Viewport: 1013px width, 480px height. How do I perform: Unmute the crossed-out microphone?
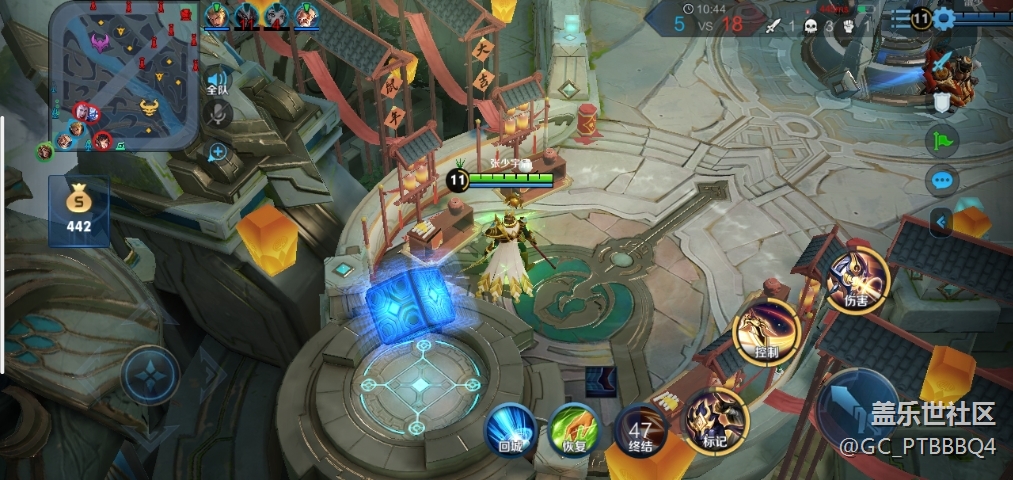pos(217,114)
